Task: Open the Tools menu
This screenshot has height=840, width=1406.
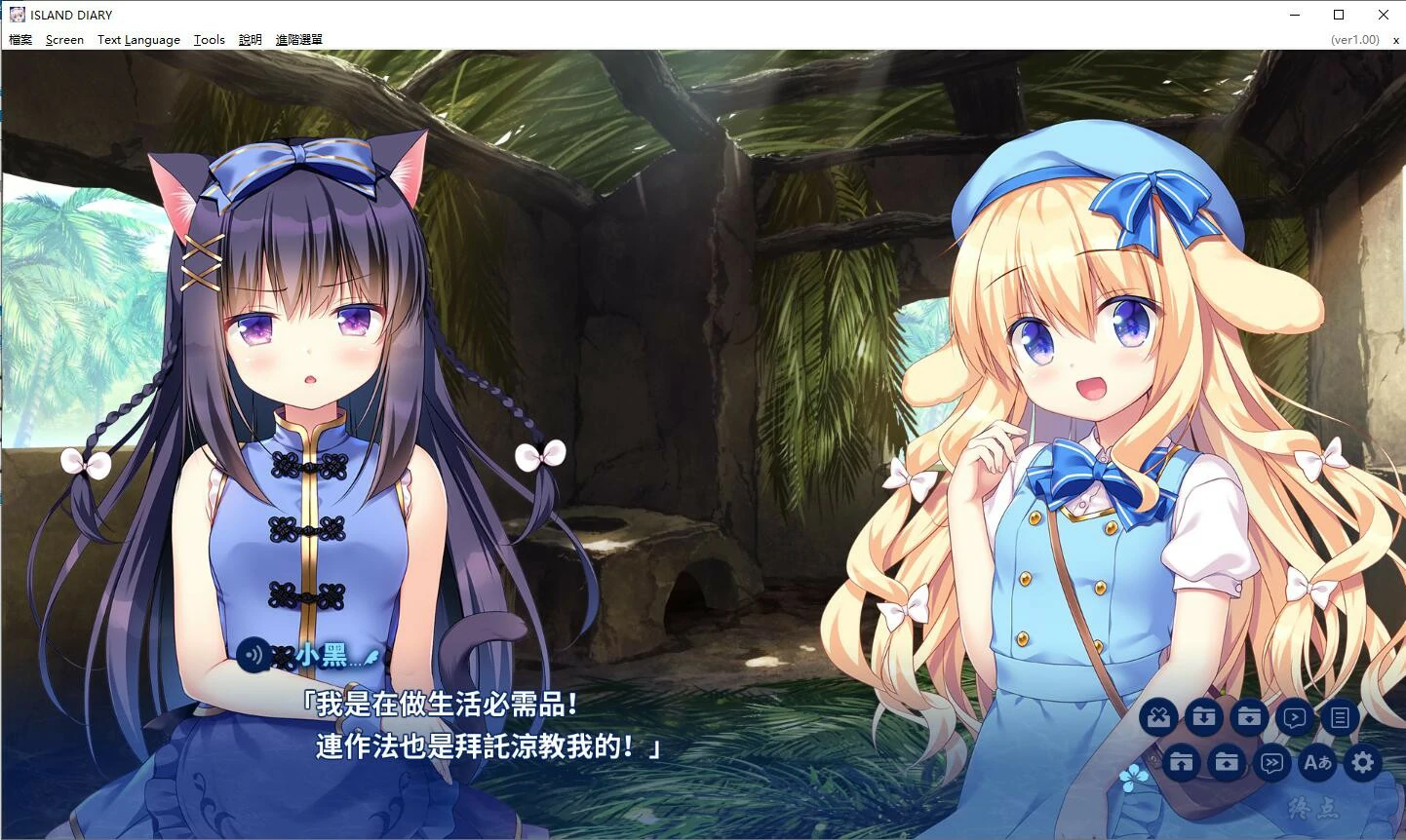Action: 209,40
